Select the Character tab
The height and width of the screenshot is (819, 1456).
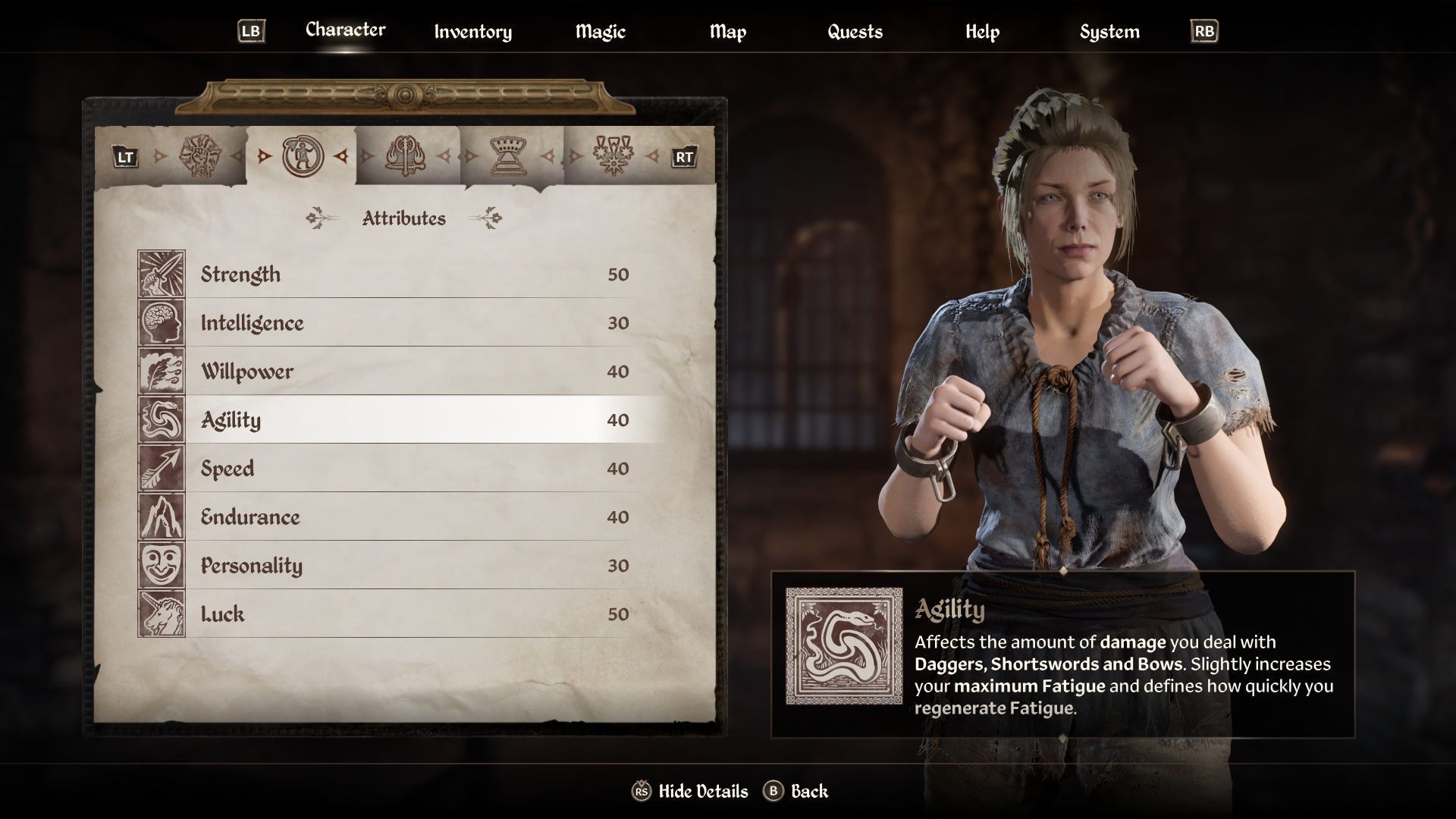345,30
